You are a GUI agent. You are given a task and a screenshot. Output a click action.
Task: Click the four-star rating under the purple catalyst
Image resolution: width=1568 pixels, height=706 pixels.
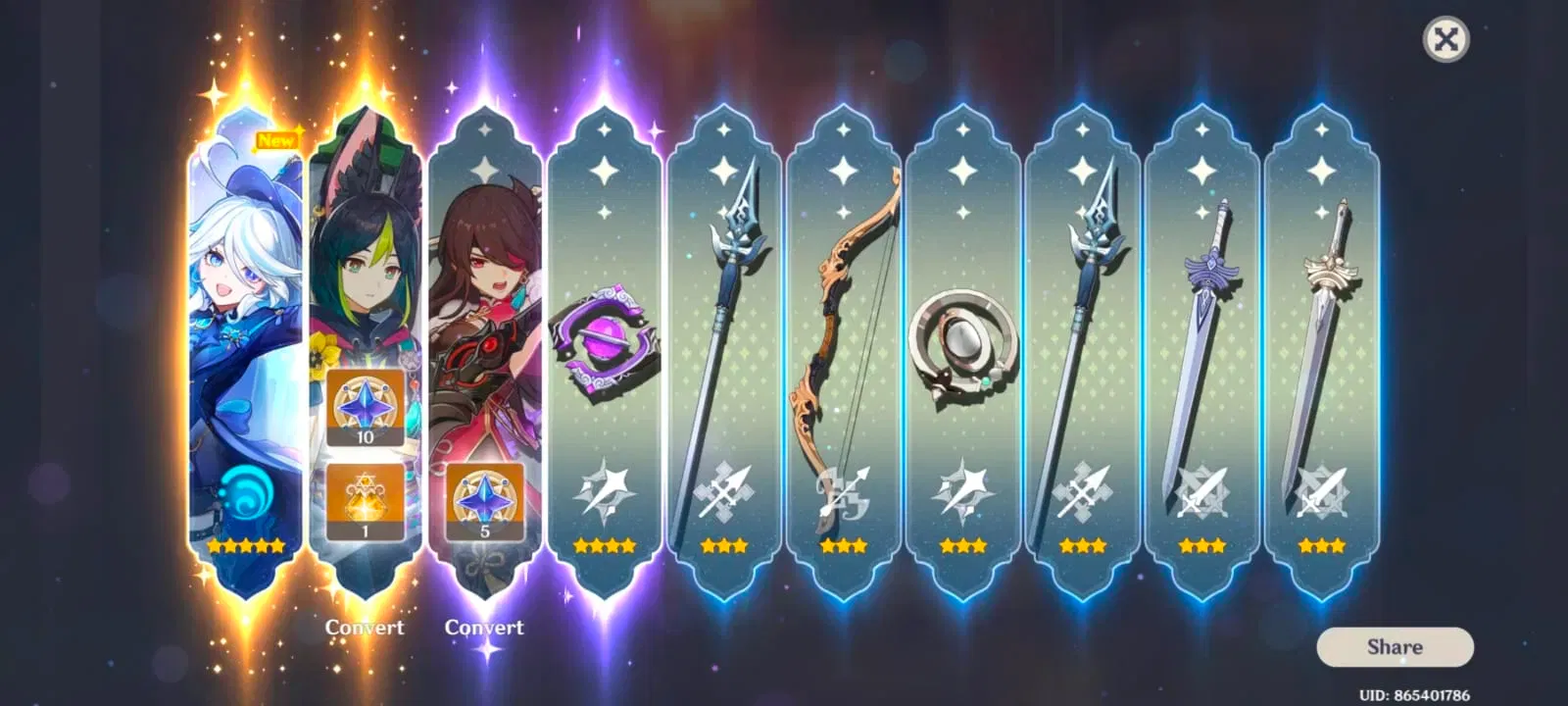604,545
